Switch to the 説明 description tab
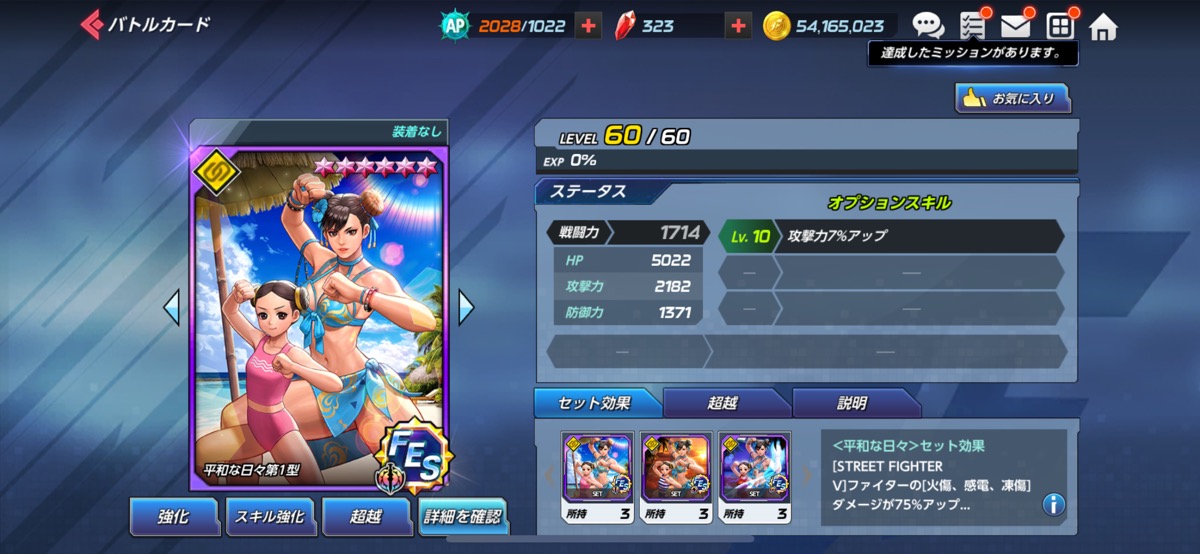This screenshot has width=1200, height=554. (852, 403)
